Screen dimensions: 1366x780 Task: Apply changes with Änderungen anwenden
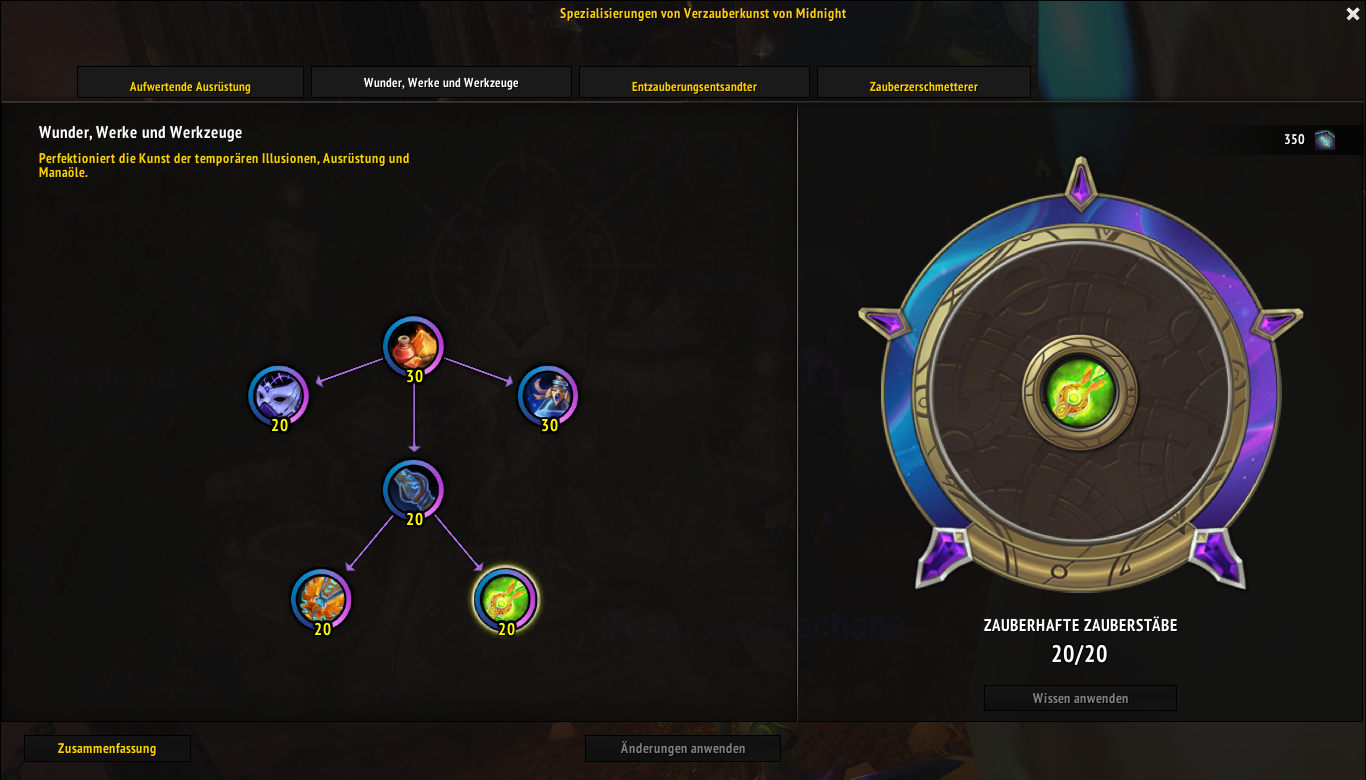683,748
